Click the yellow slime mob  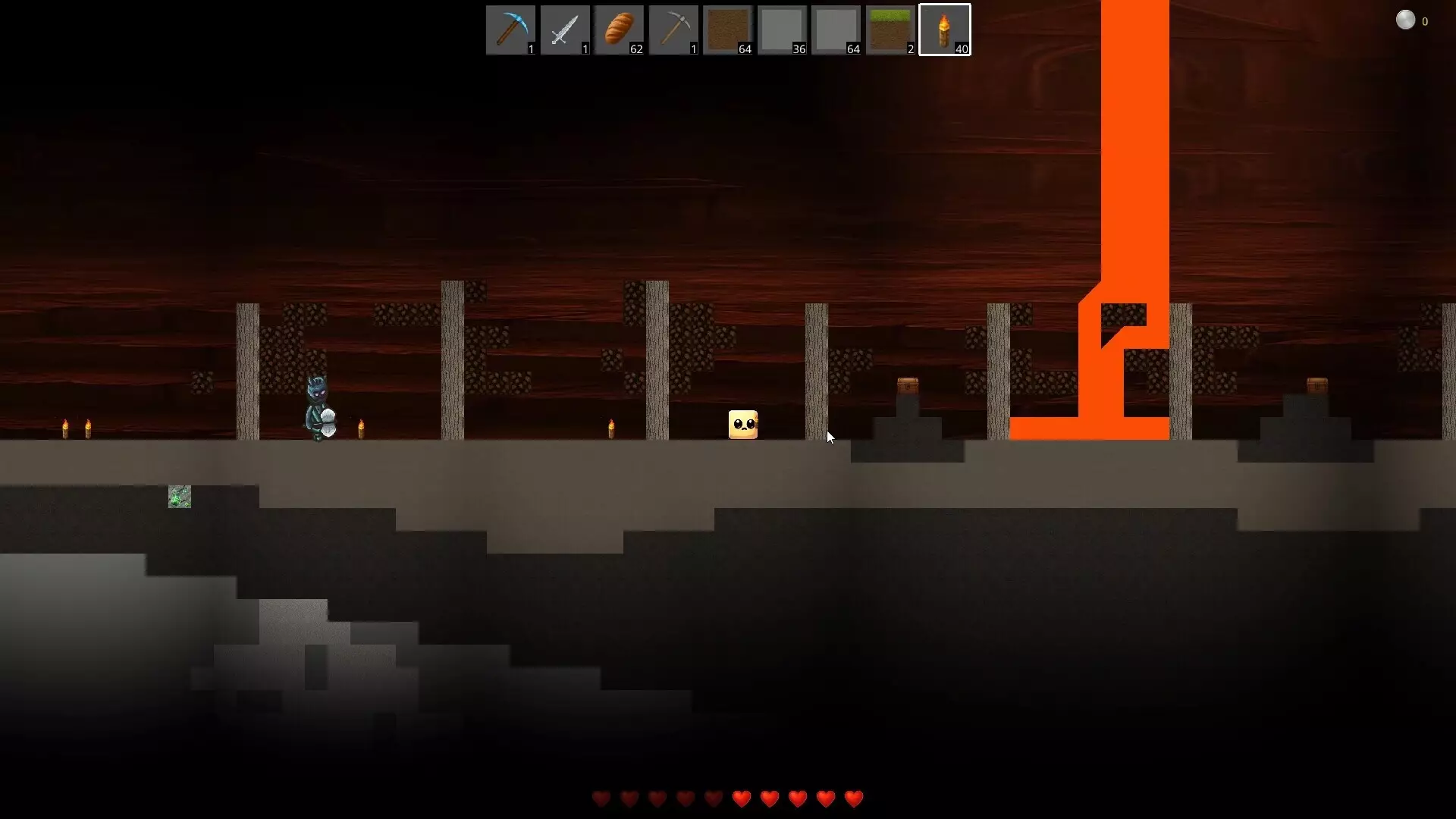pyautogui.click(x=743, y=425)
